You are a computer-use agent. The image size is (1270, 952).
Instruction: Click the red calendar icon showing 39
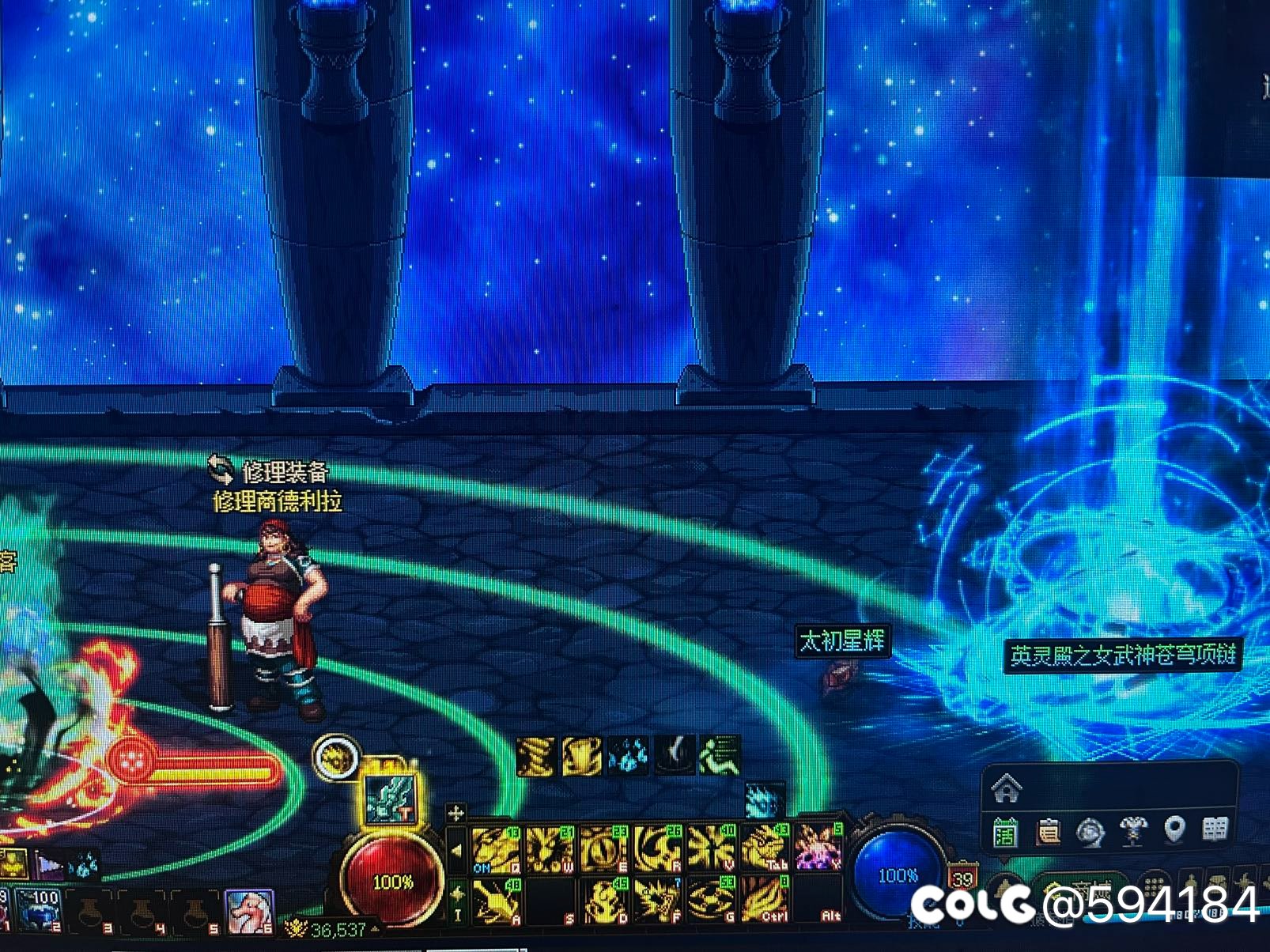(962, 879)
